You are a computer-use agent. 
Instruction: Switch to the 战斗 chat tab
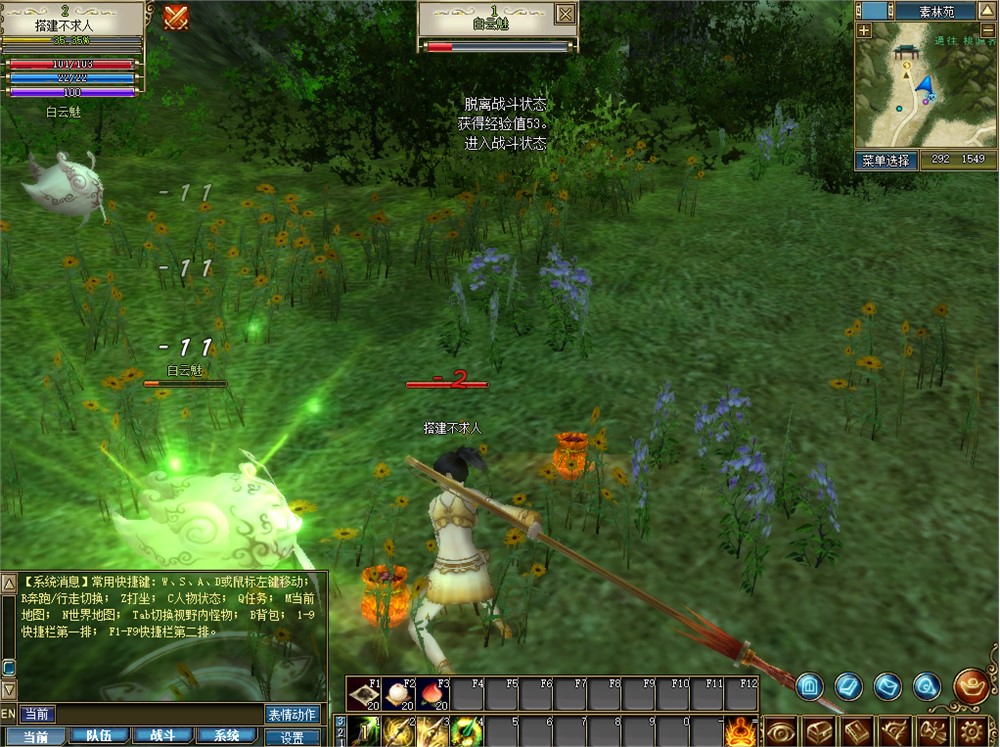[x=163, y=736]
